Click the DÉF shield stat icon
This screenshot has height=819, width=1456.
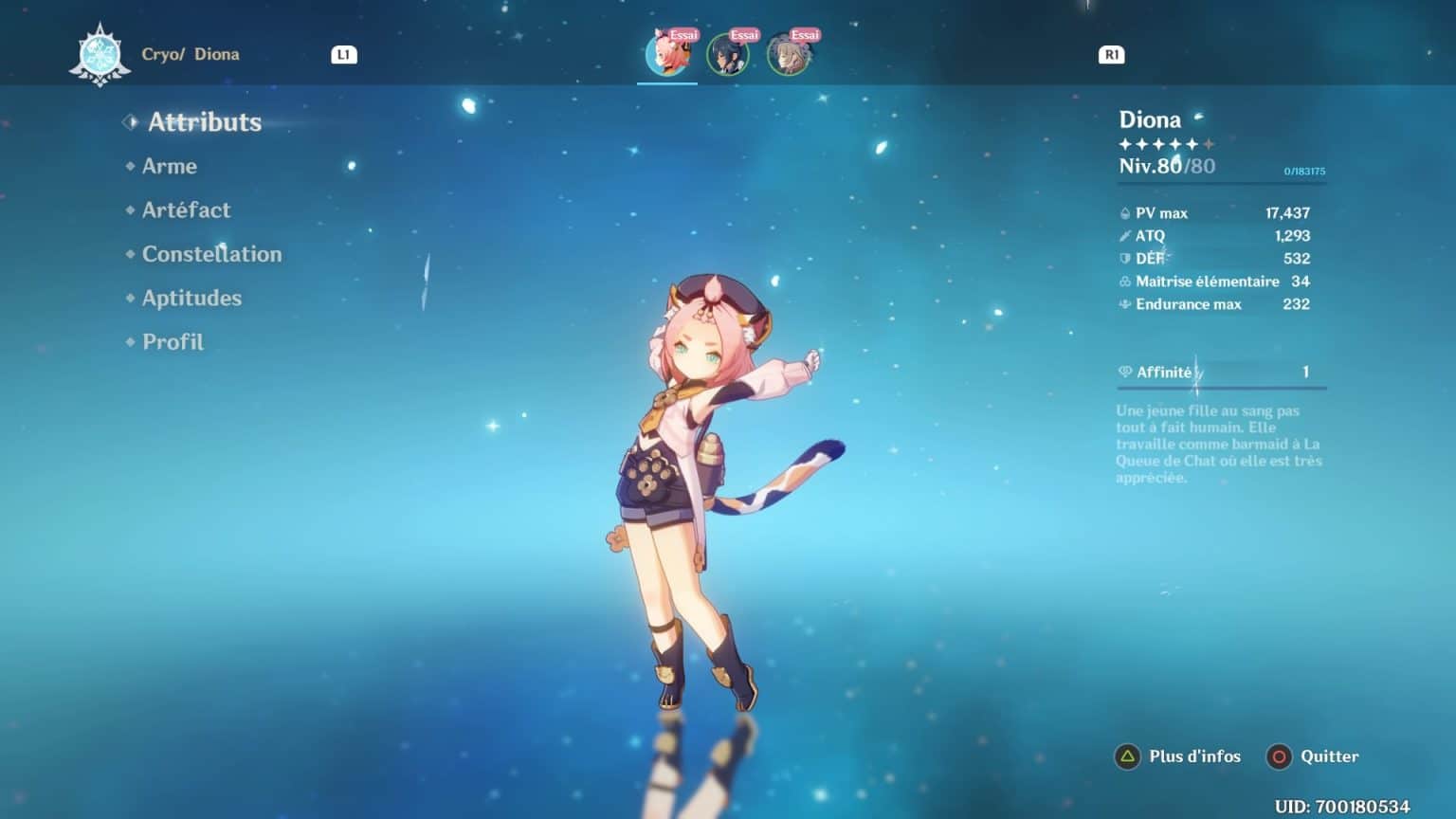(1124, 259)
